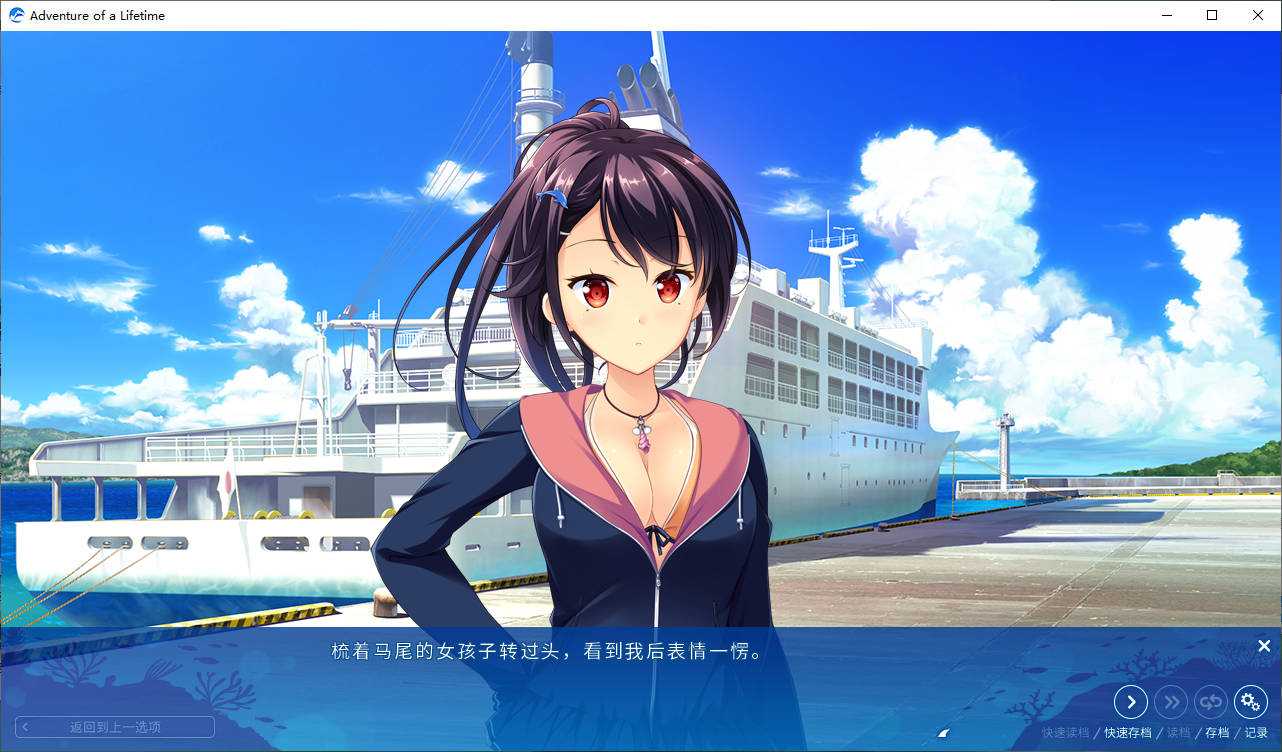
Task: Start auto-play with the loop icon
Action: (1211, 702)
